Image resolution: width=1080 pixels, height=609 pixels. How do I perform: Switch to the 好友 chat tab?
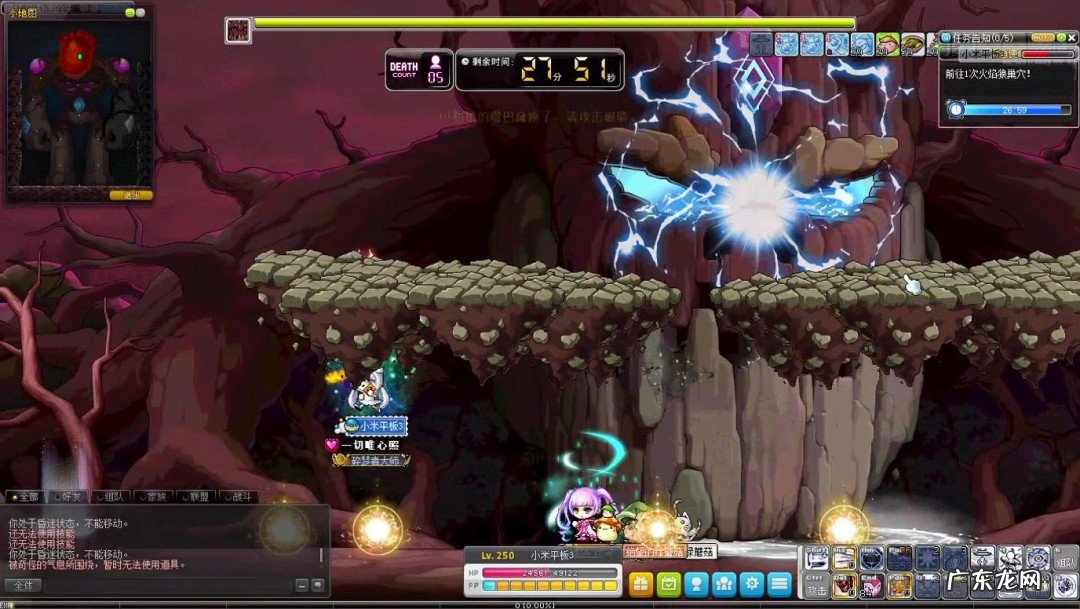70,497
